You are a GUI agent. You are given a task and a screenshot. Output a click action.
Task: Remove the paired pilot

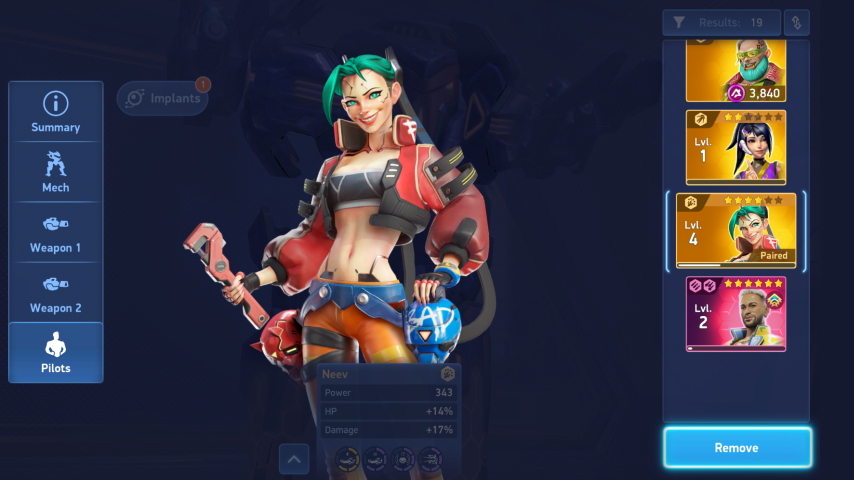pyautogui.click(x=737, y=448)
